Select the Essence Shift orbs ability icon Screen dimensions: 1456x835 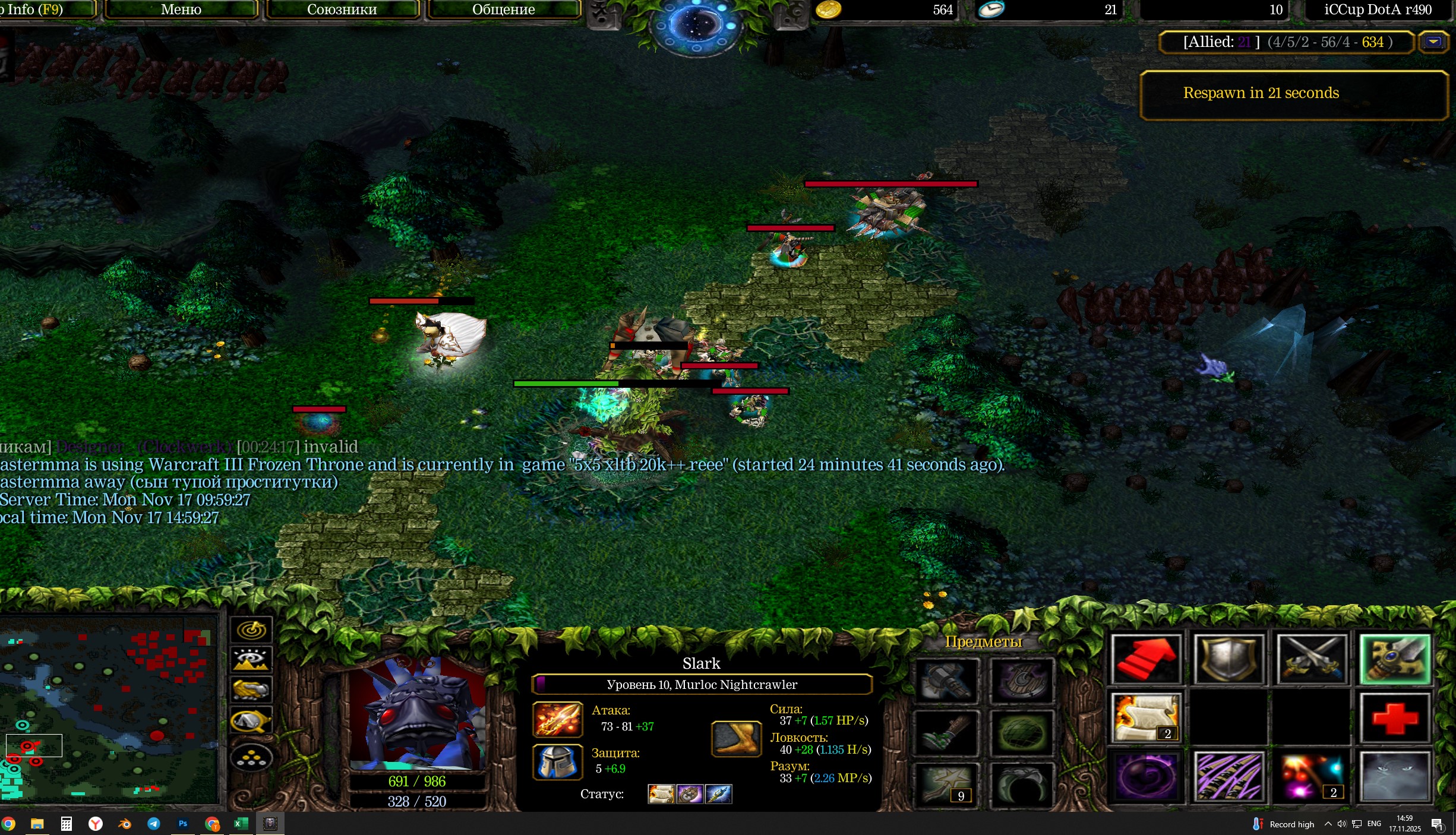(x=1312, y=776)
